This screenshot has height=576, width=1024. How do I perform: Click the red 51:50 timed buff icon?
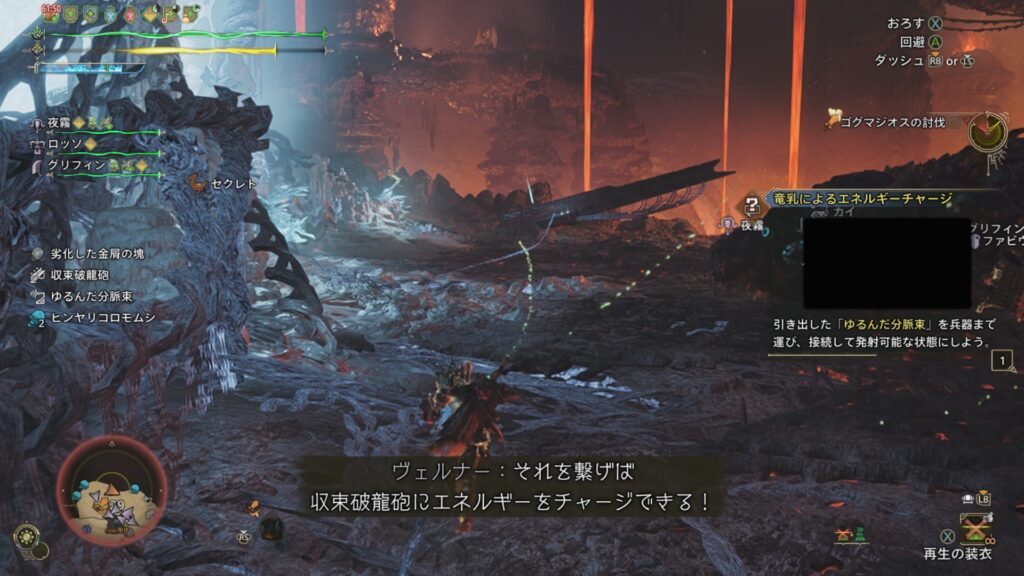click(x=51, y=13)
